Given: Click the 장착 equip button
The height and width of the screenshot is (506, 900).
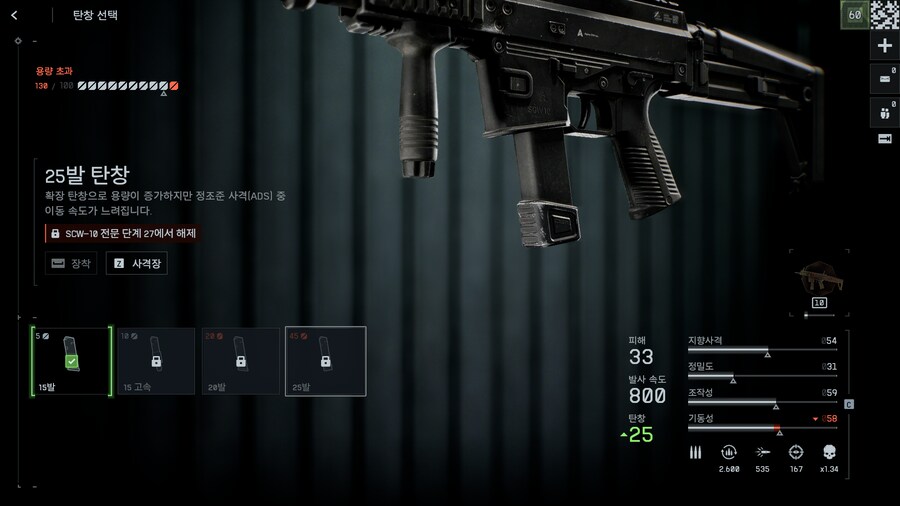Looking at the screenshot, I should [x=71, y=264].
